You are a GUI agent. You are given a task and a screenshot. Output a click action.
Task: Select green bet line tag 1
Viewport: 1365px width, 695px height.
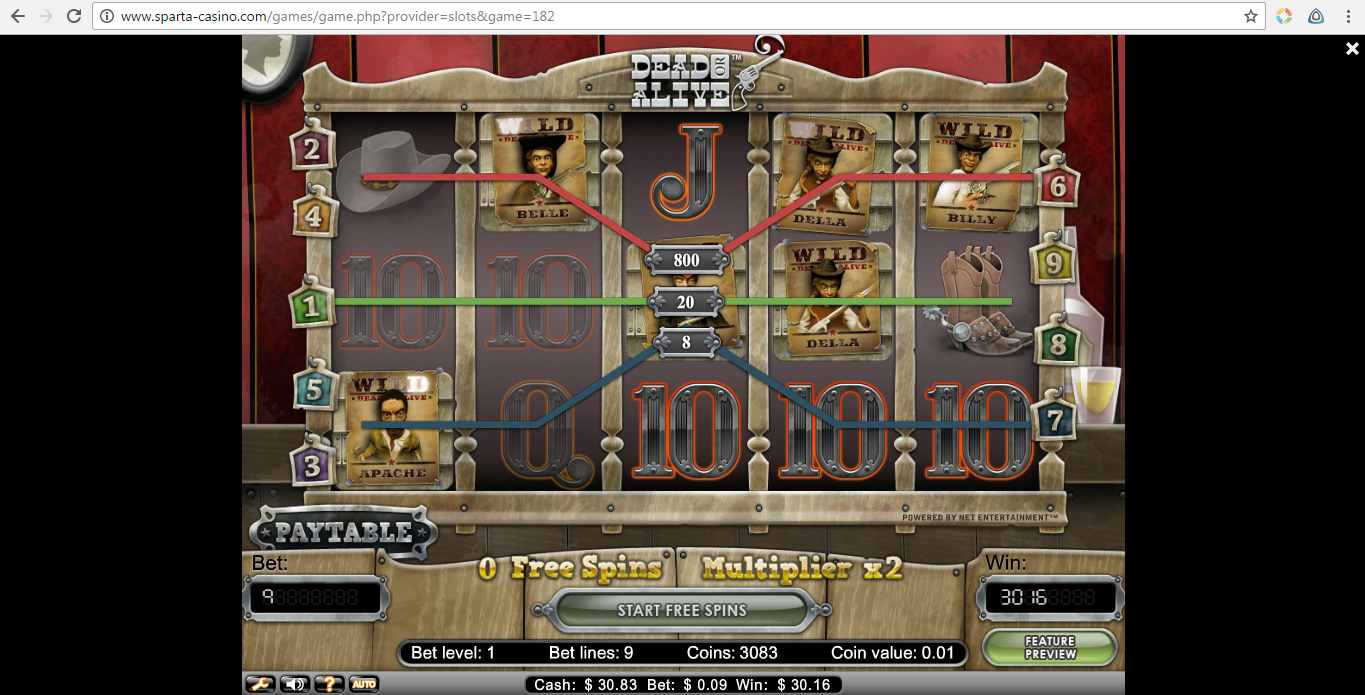tap(311, 306)
